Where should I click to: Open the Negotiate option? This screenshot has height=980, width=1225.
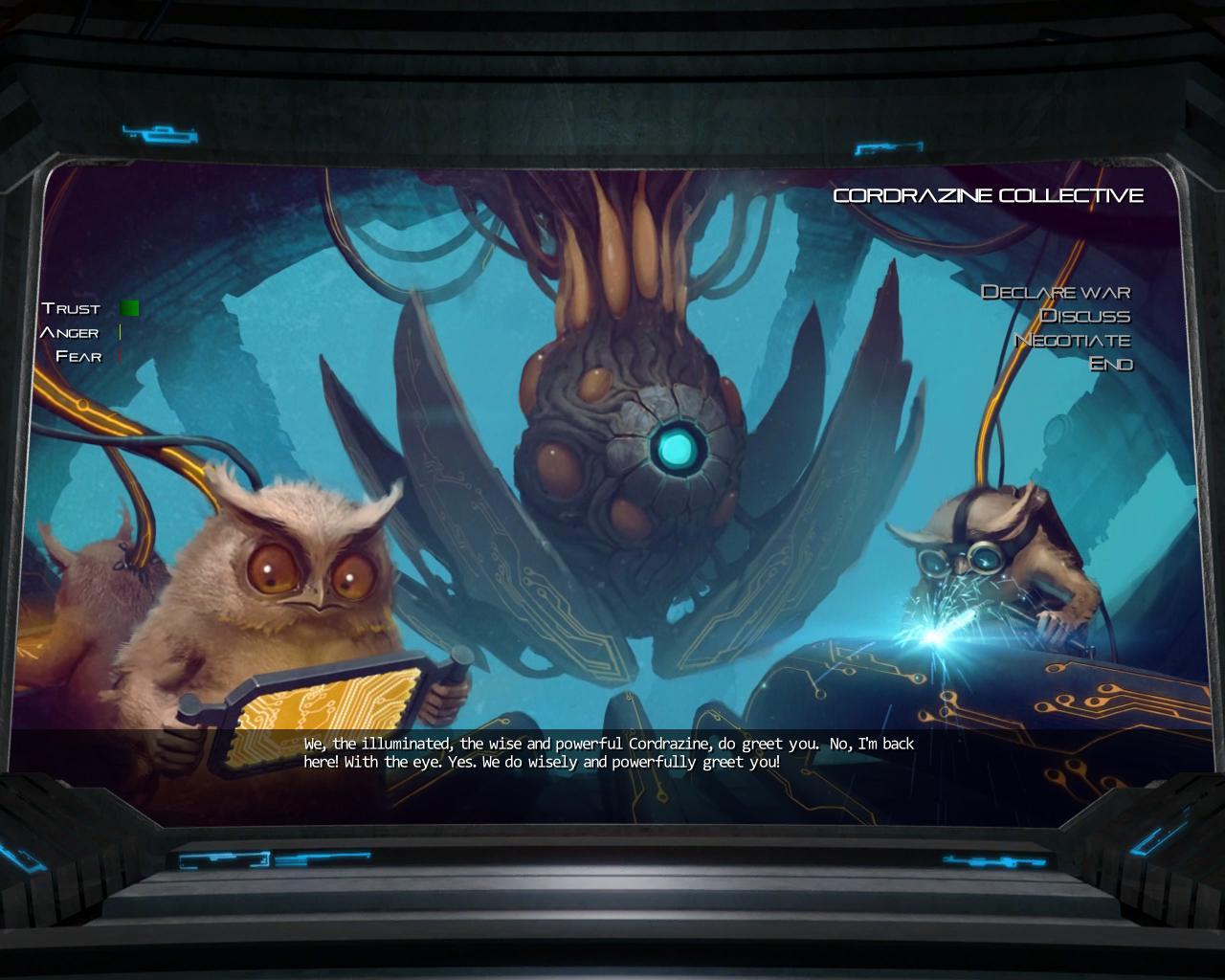click(1073, 340)
